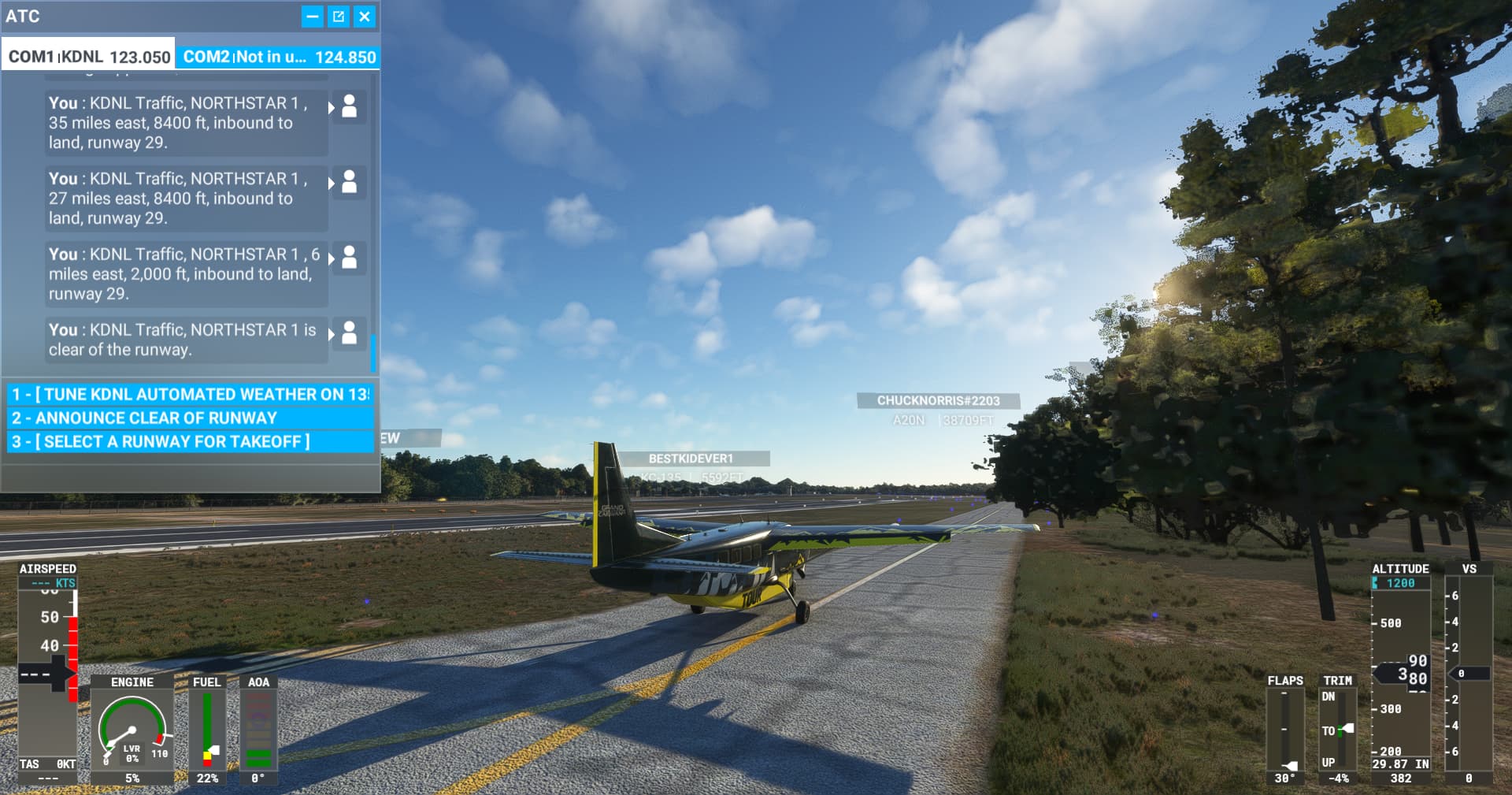Toggle the BESTKIDEVER1 player nameplate

(693, 458)
